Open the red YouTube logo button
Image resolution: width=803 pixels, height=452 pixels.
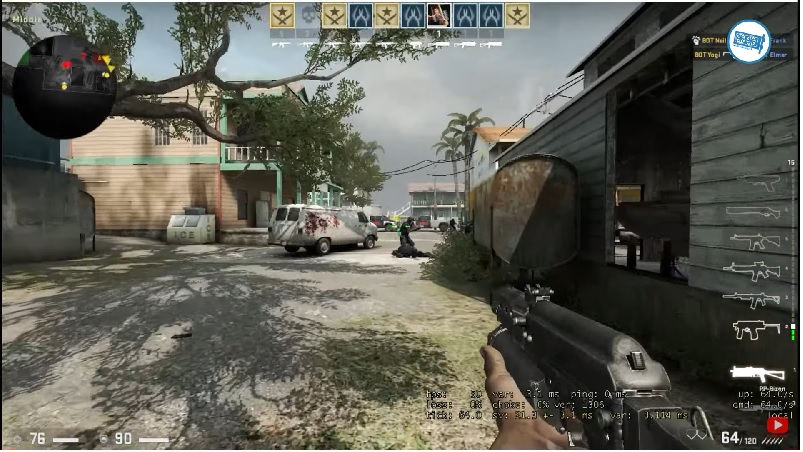pyautogui.click(x=777, y=424)
